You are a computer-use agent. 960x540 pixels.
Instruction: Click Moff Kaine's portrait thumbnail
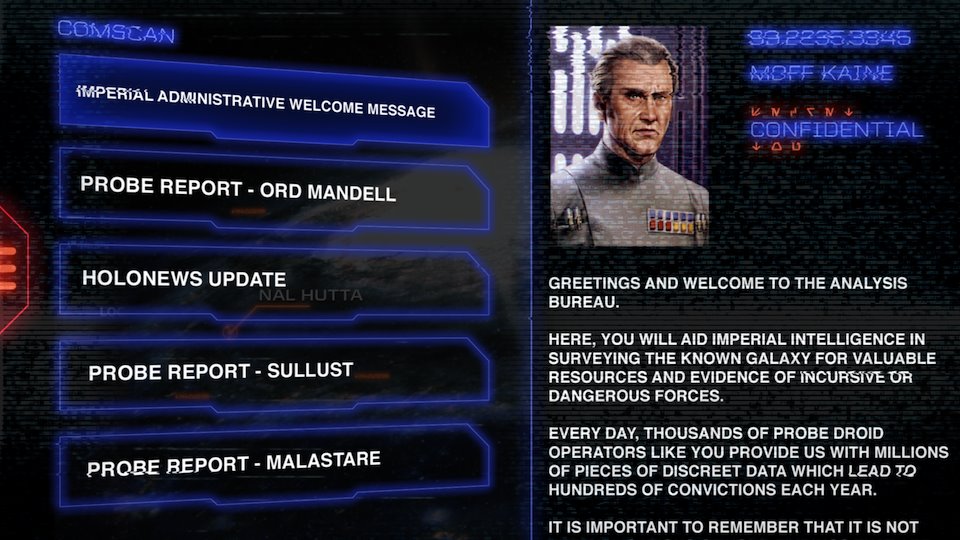tap(629, 136)
